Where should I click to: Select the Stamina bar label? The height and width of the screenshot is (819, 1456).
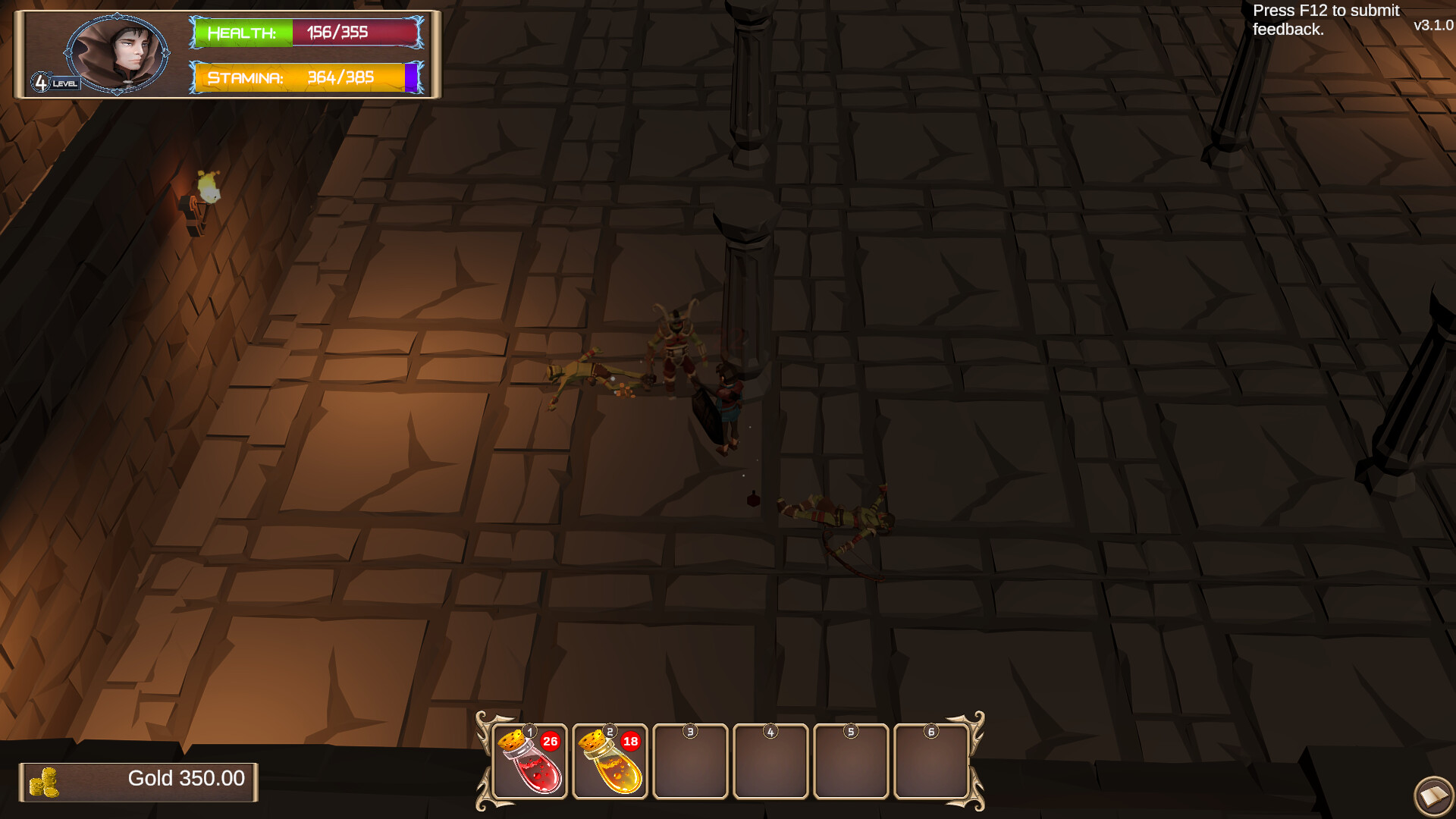pos(246,77)
